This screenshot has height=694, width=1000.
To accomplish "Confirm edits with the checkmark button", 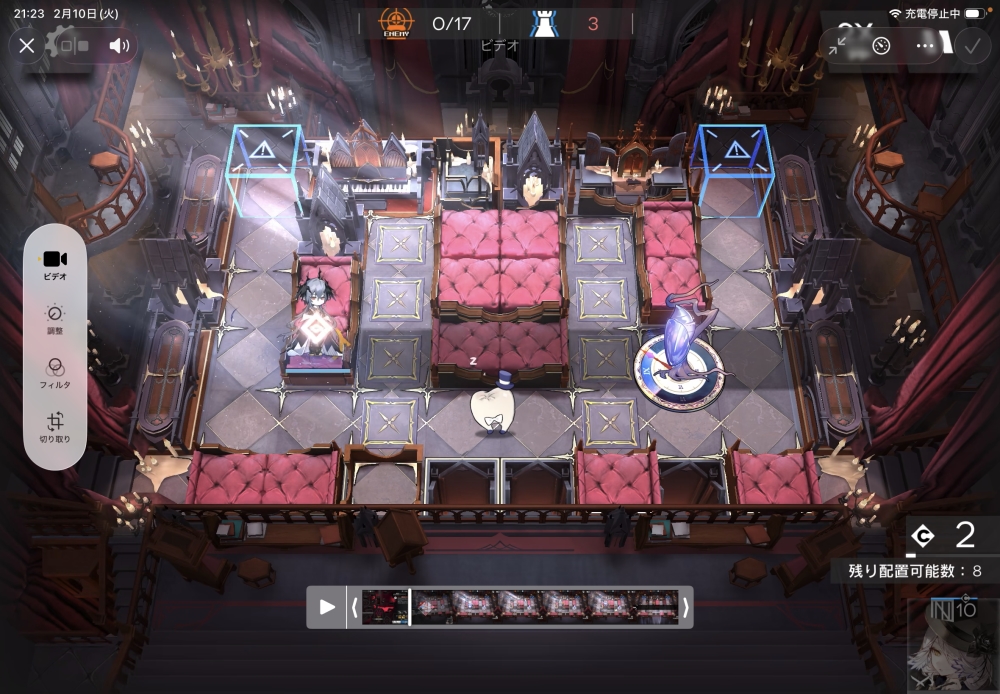I will point(970,46).
